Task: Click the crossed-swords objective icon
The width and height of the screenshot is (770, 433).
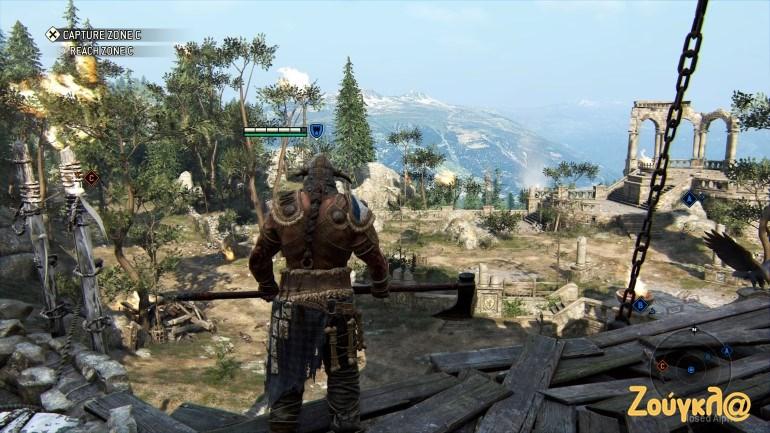Action: [52, 34]
